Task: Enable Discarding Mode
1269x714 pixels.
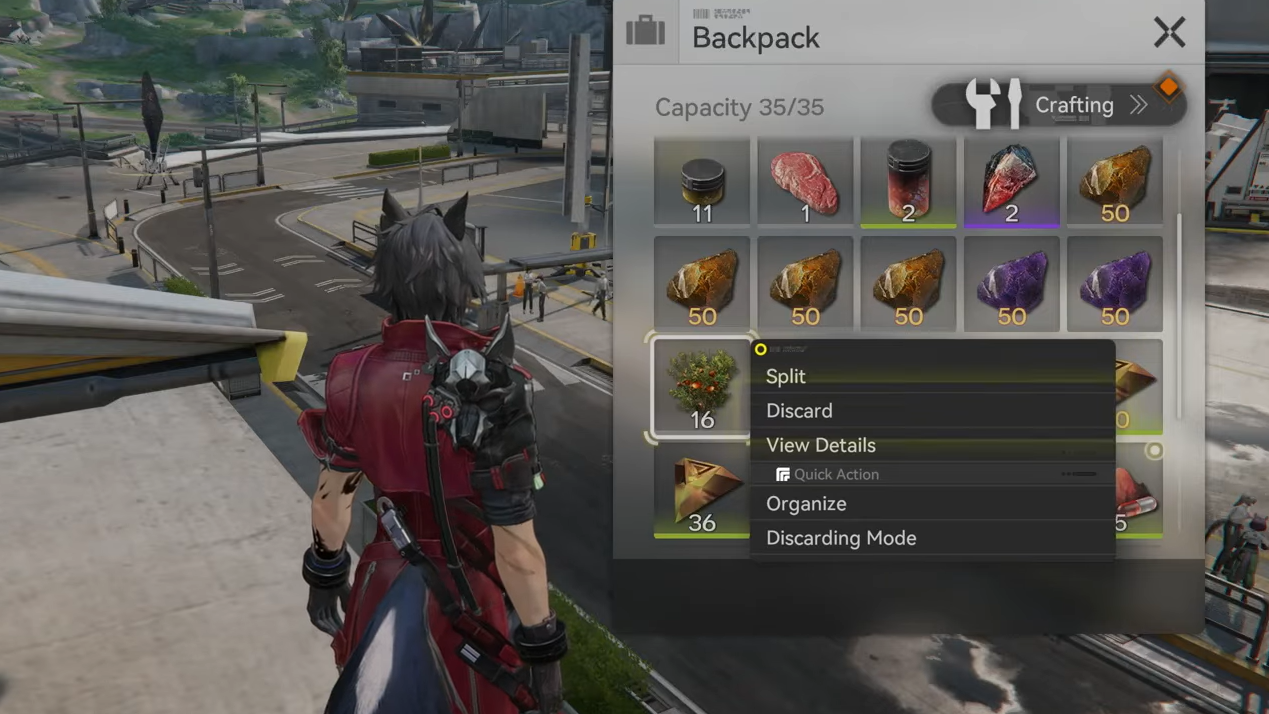Action: (x=841, y=538)
